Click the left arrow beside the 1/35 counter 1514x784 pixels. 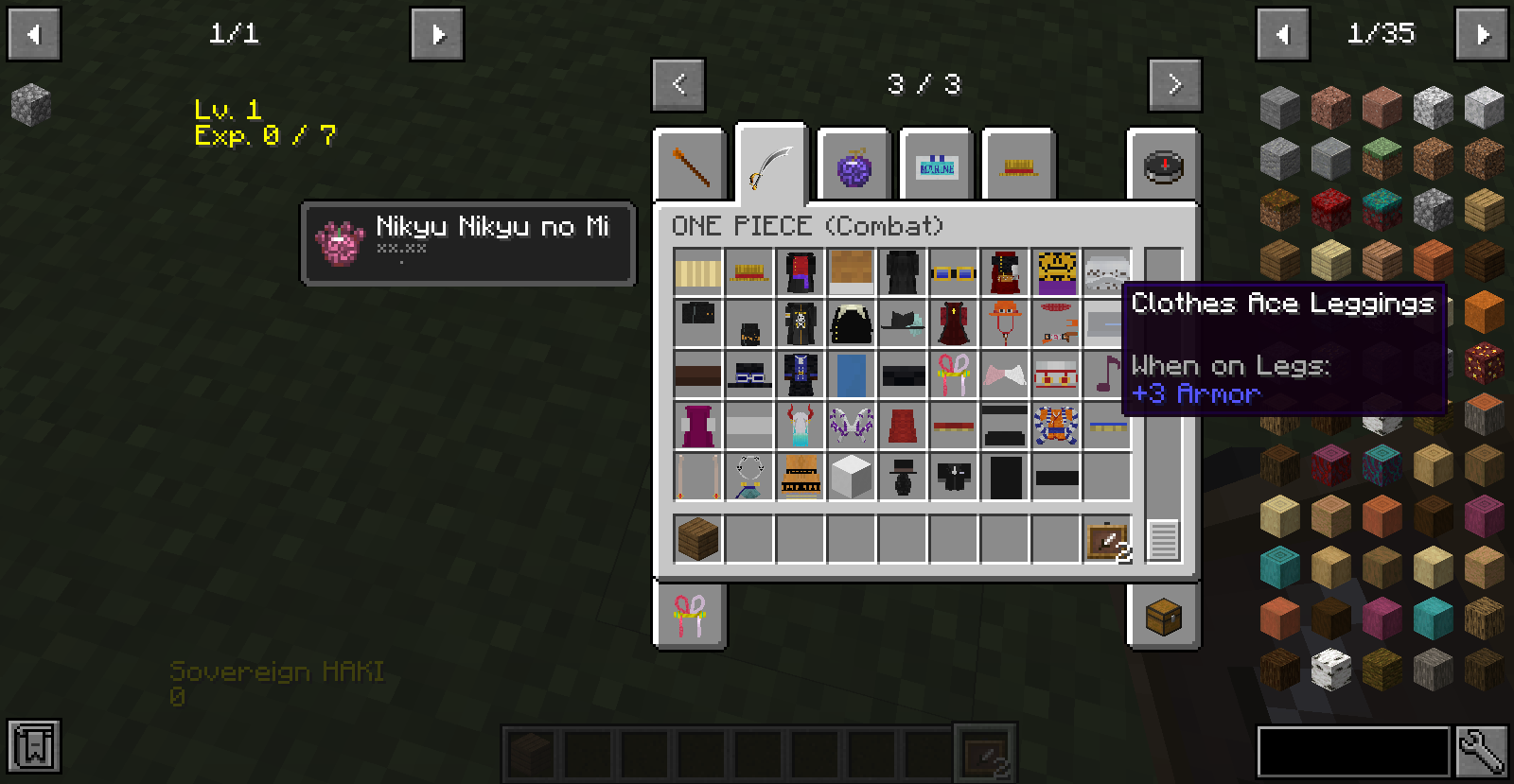point(1284,34)
